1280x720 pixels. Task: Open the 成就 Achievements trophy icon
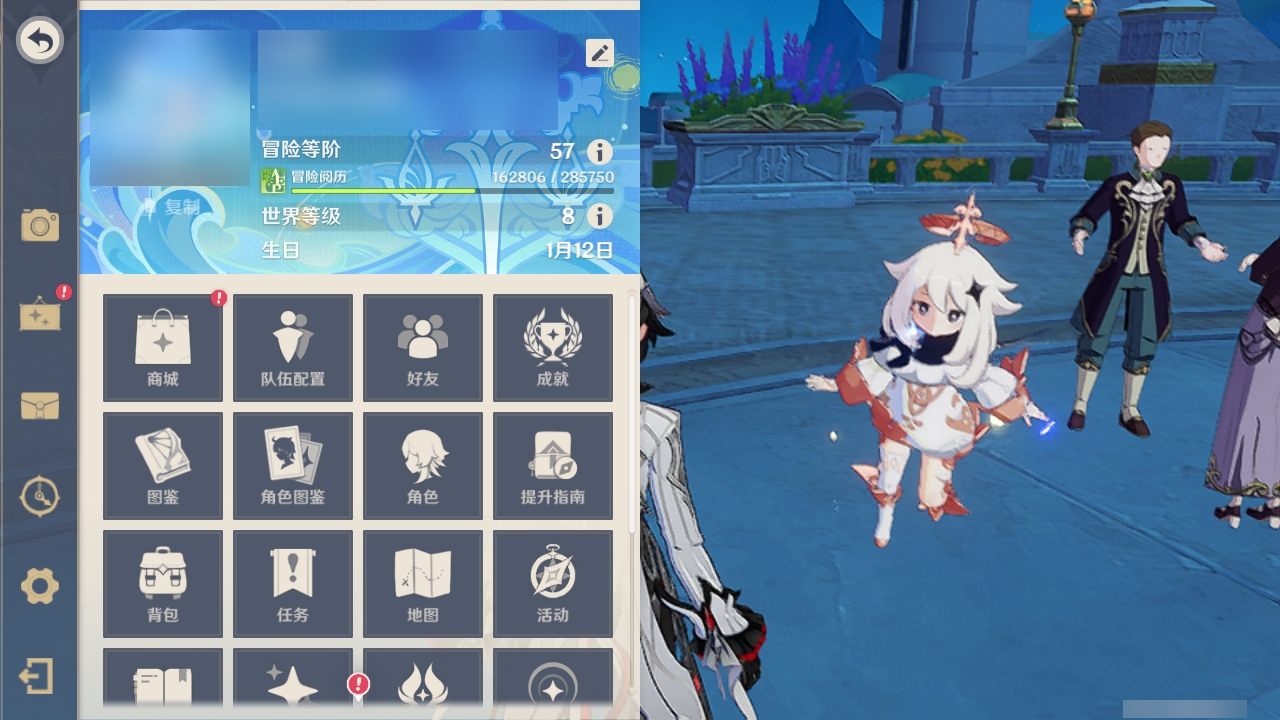[x=553, y=347]
